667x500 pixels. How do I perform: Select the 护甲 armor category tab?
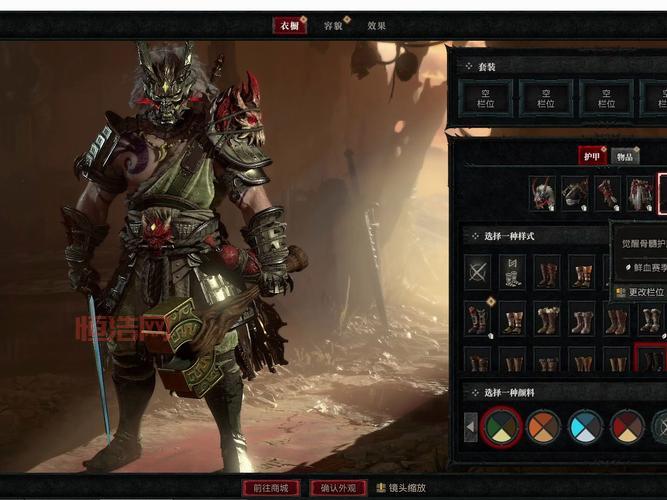[x=592, y=155]
